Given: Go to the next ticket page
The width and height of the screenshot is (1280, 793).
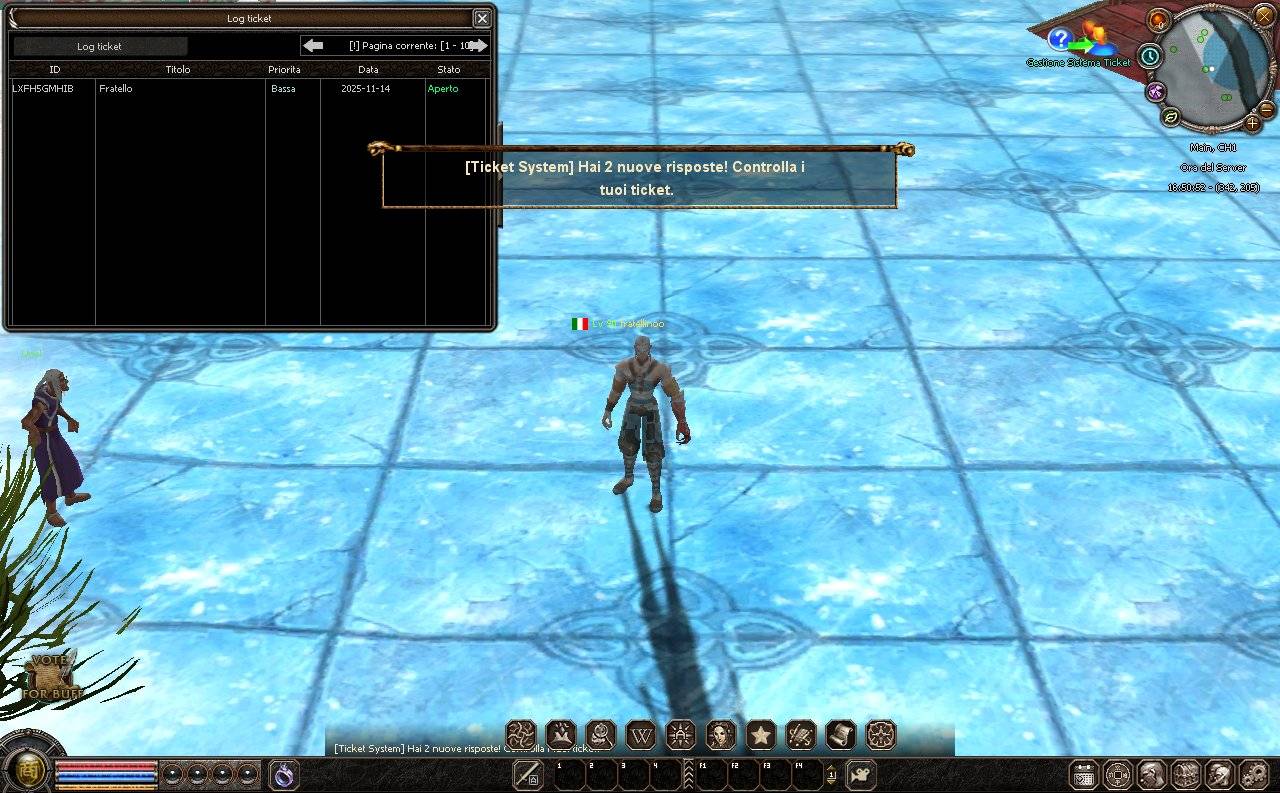Looking at the screenshot, I should point(479,46).
